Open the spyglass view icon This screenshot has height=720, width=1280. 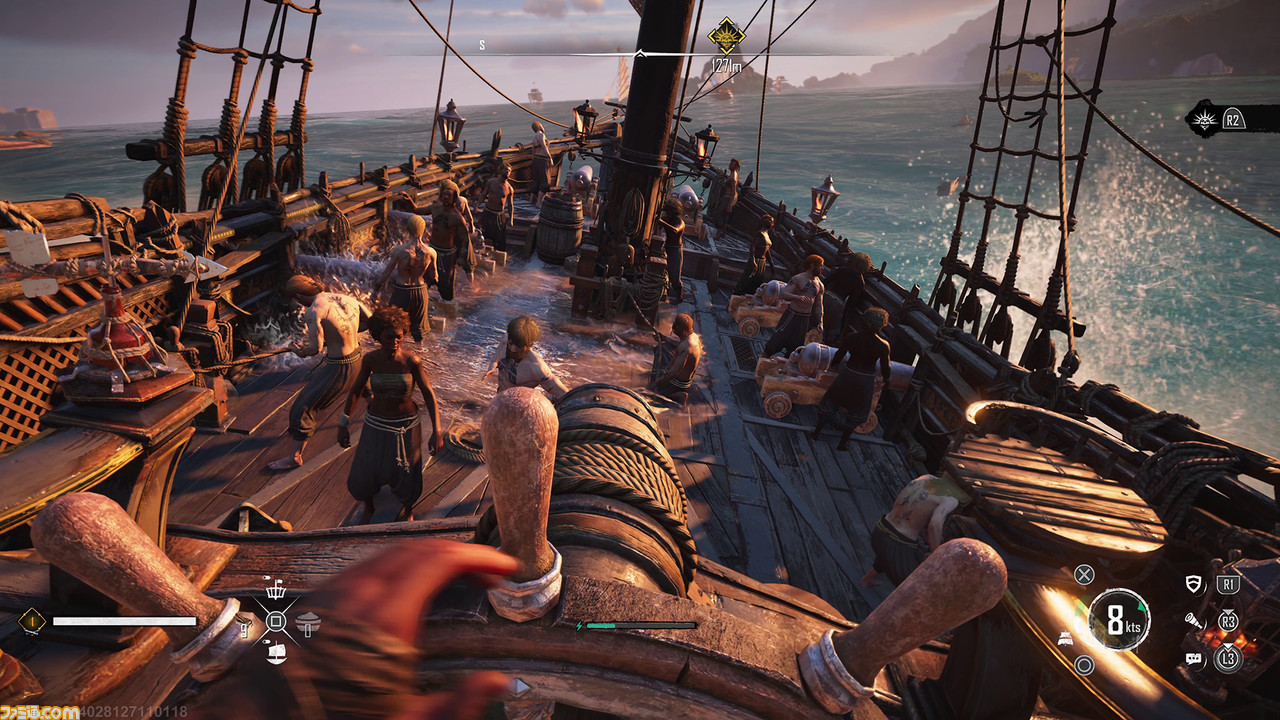coord(1193,621)
